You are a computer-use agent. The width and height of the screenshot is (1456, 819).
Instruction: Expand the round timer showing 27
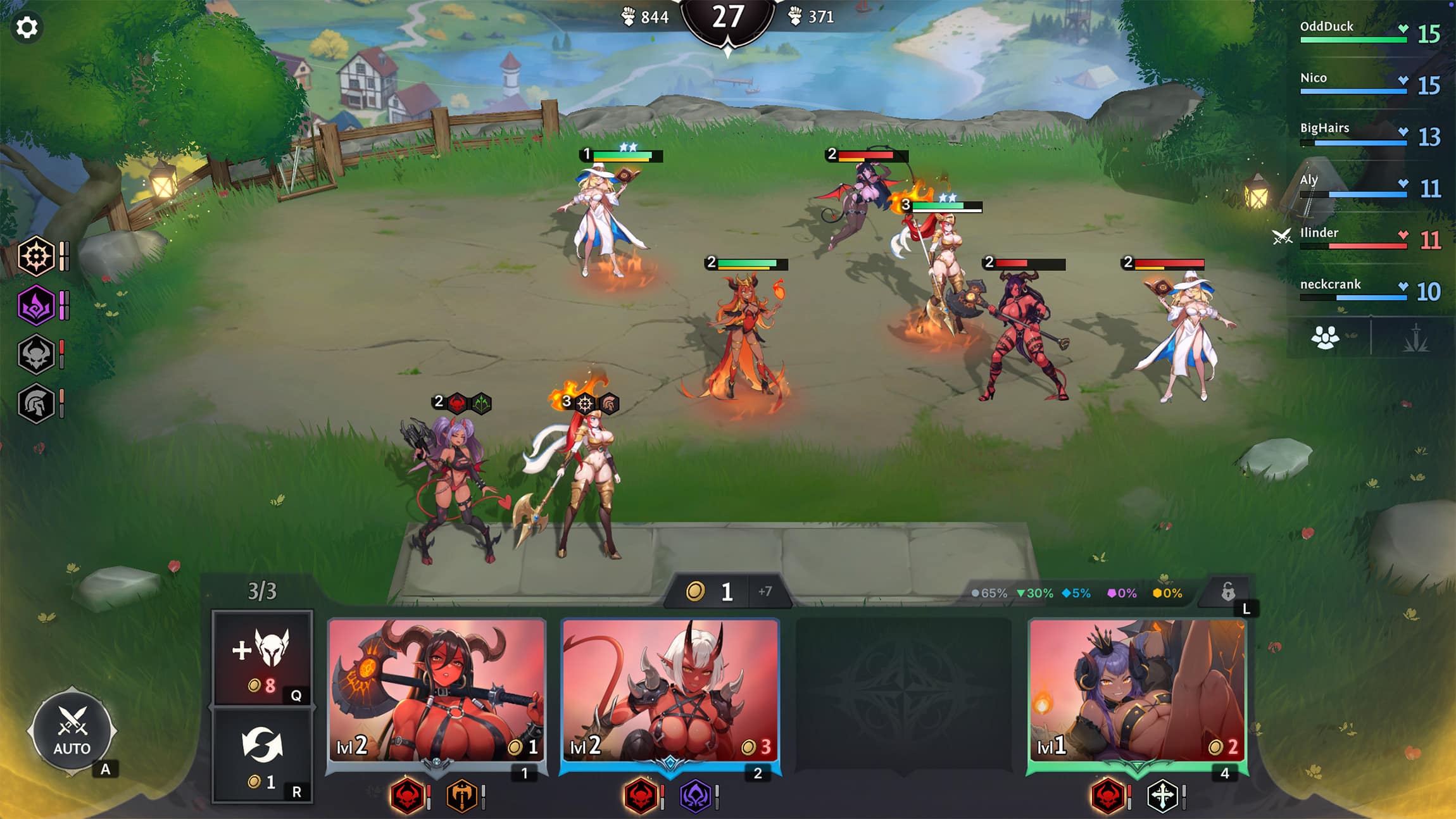[x=728, y=17]
